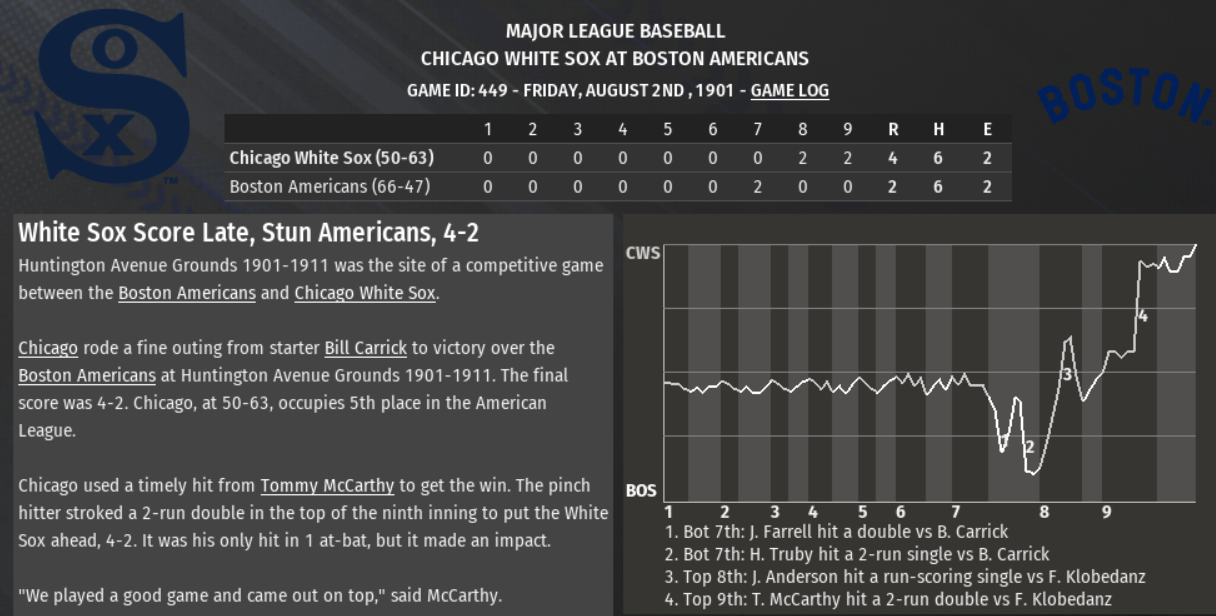Open the Bill Carrick player link
The image size is (1216, 616).
click(365, 348)
